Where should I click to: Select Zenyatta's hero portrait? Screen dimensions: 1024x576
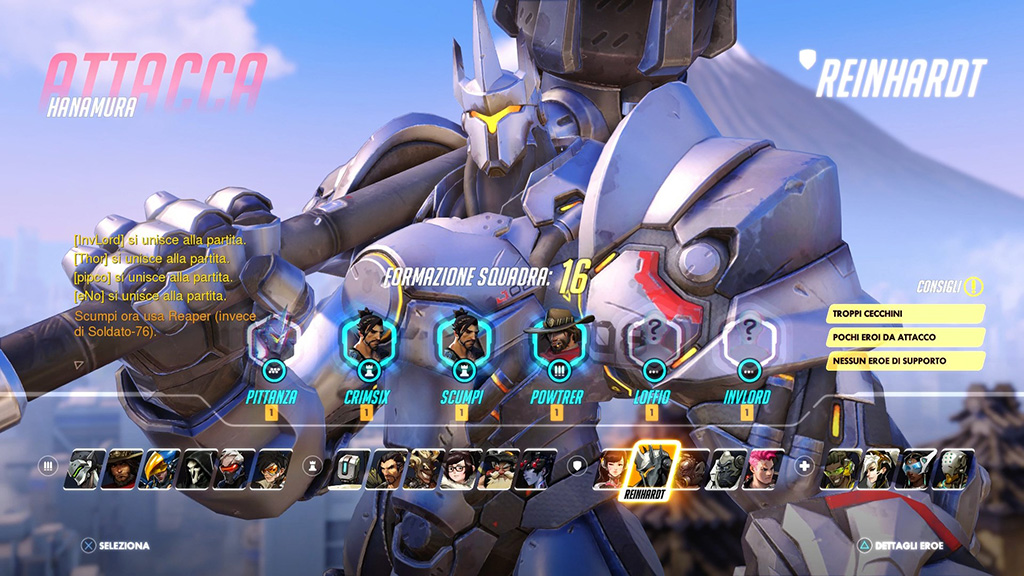pos(949,468)
